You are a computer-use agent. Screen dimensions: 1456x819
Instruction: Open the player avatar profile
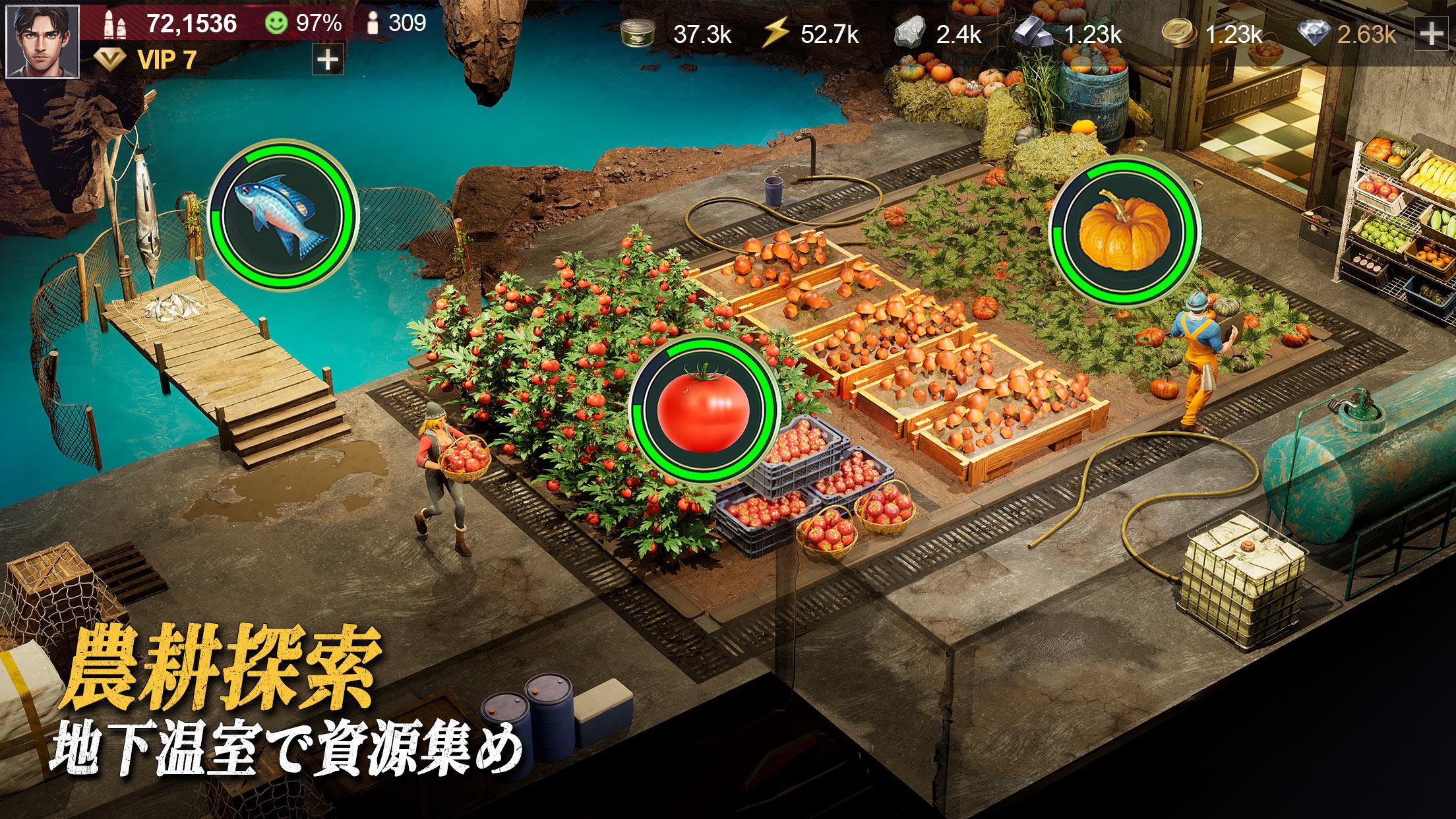click(42, 41)
